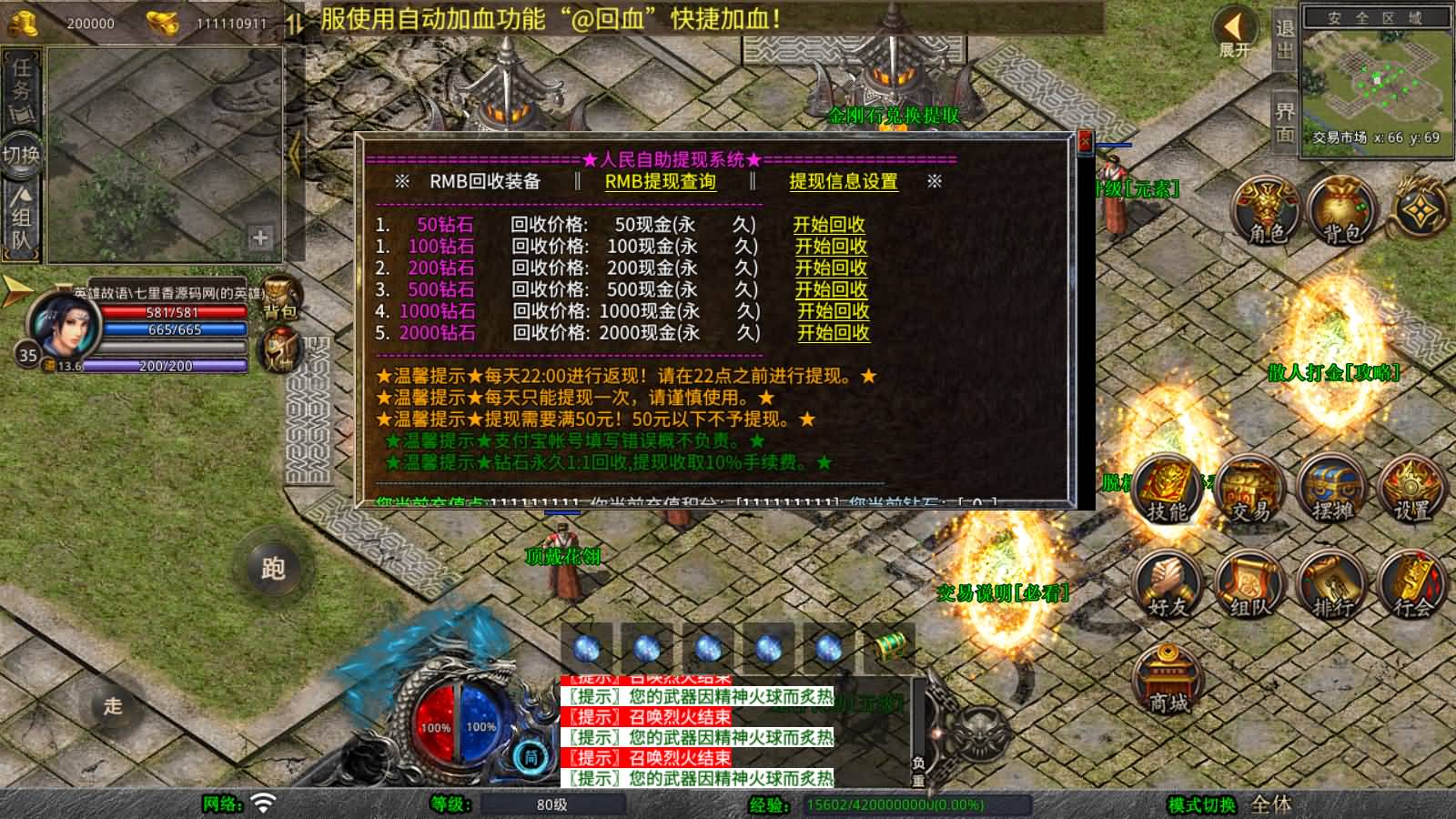Switch to the RMB提现查询 tab
The image size is (1456, 819).
660,181
